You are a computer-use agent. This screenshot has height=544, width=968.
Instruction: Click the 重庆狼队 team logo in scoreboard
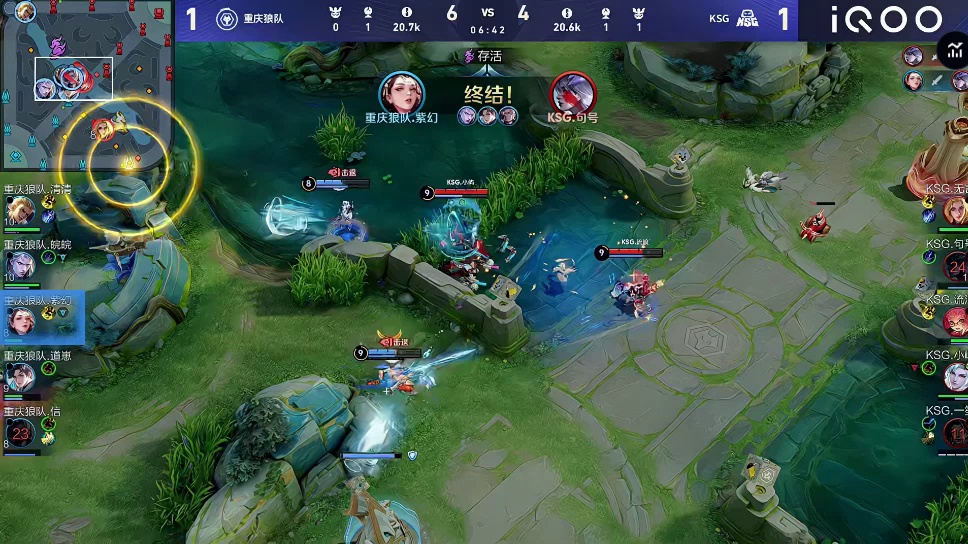point(226,19)
